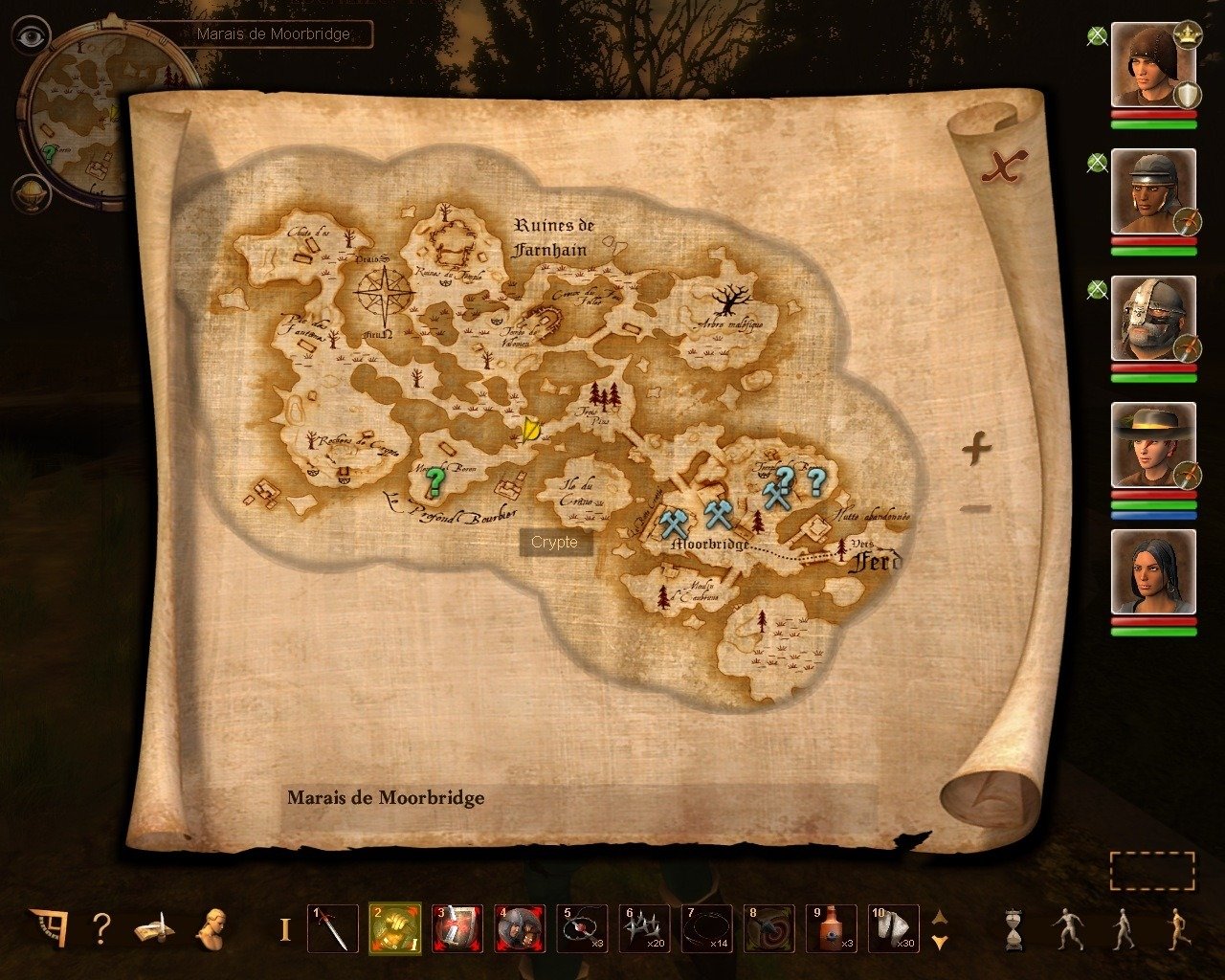Open the quill and book journal
This screenshot has width=1225, height=980.
(153, 927)
